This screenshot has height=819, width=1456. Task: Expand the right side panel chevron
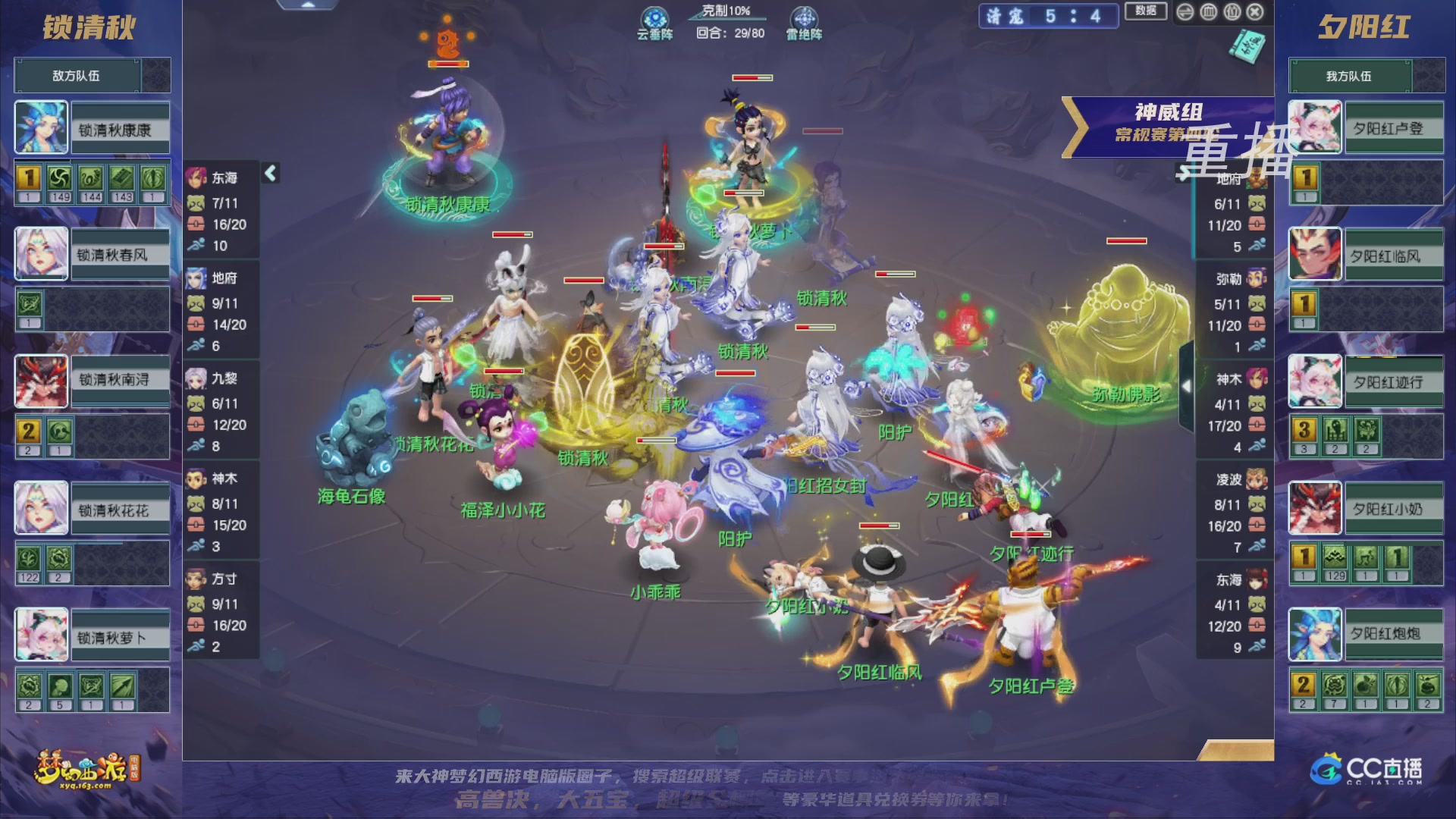tap(1185, 387)
